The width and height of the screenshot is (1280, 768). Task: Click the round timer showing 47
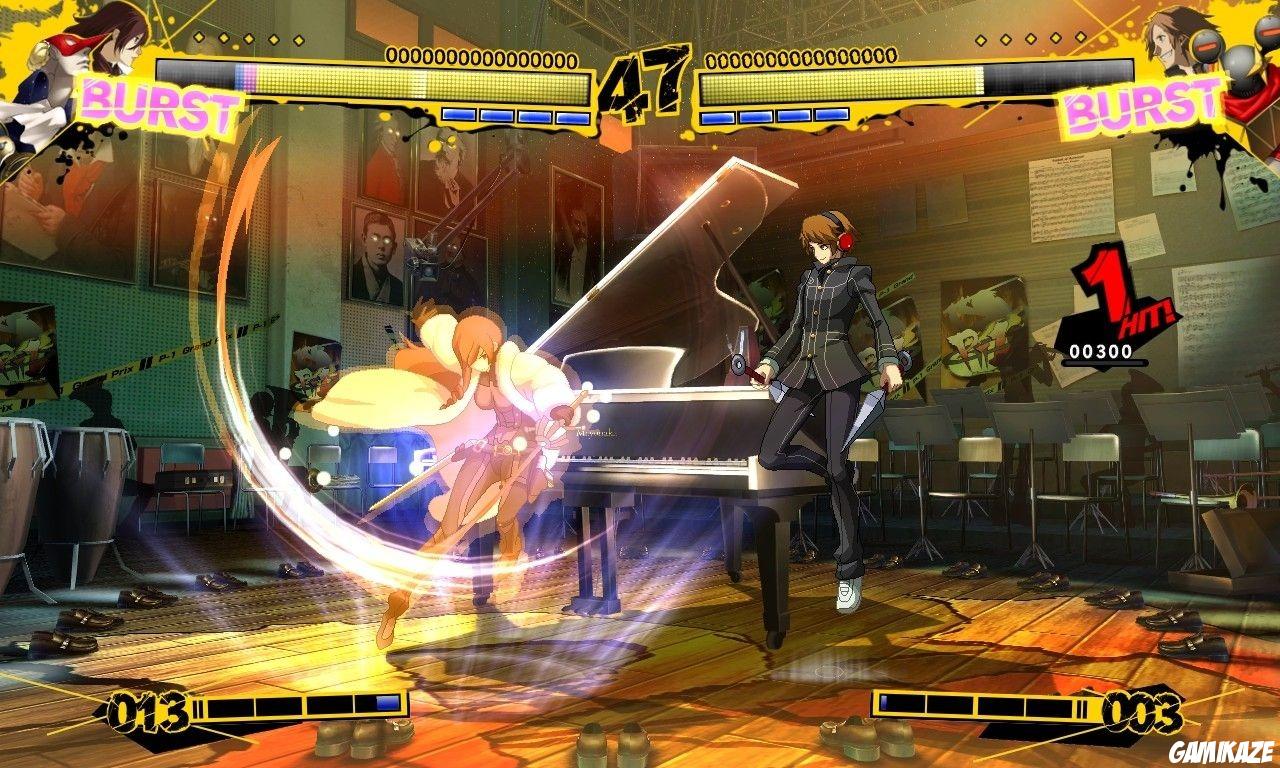coord(643,80)
